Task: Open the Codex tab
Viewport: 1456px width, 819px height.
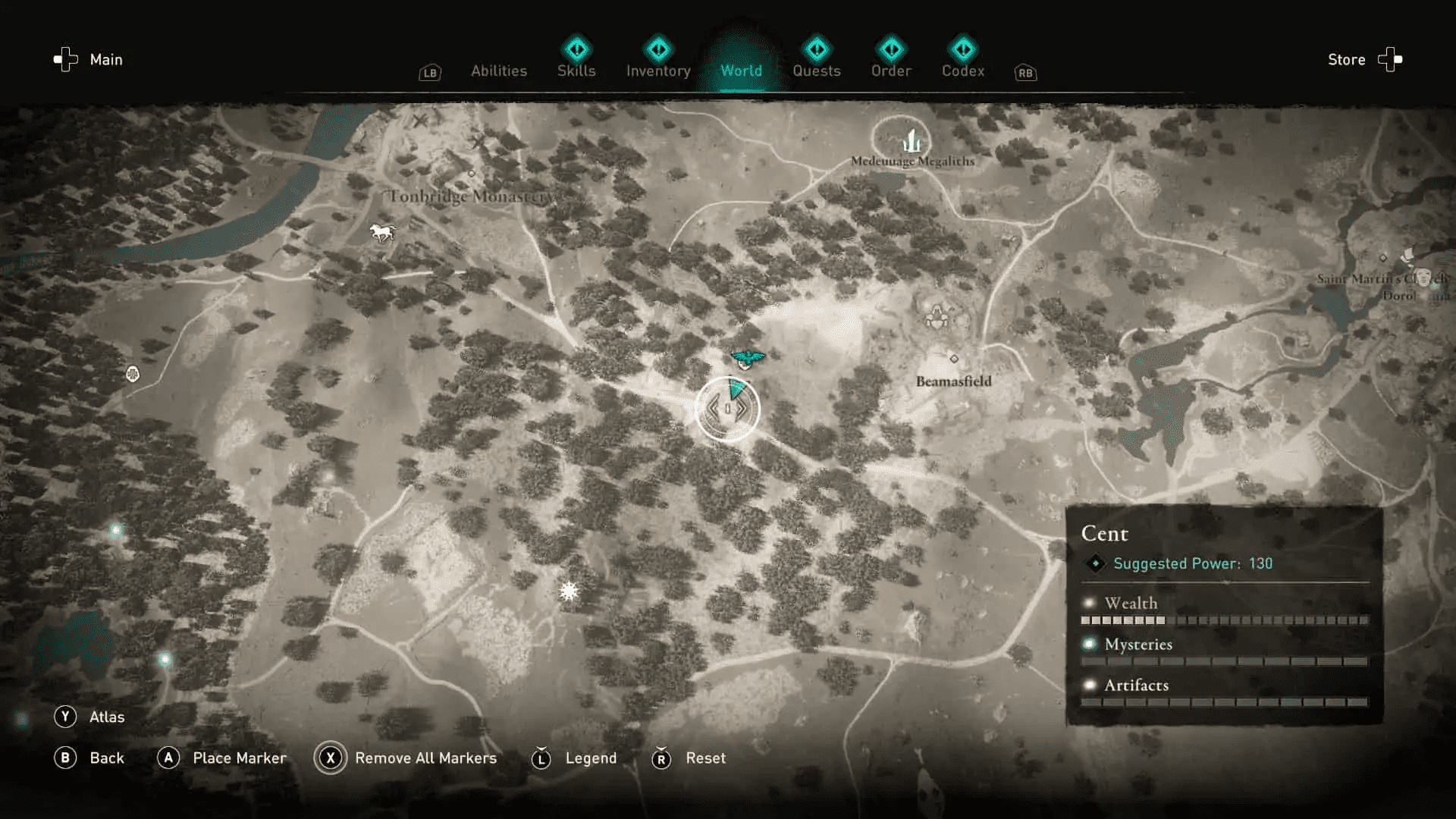Action: (x=962, y=71)
